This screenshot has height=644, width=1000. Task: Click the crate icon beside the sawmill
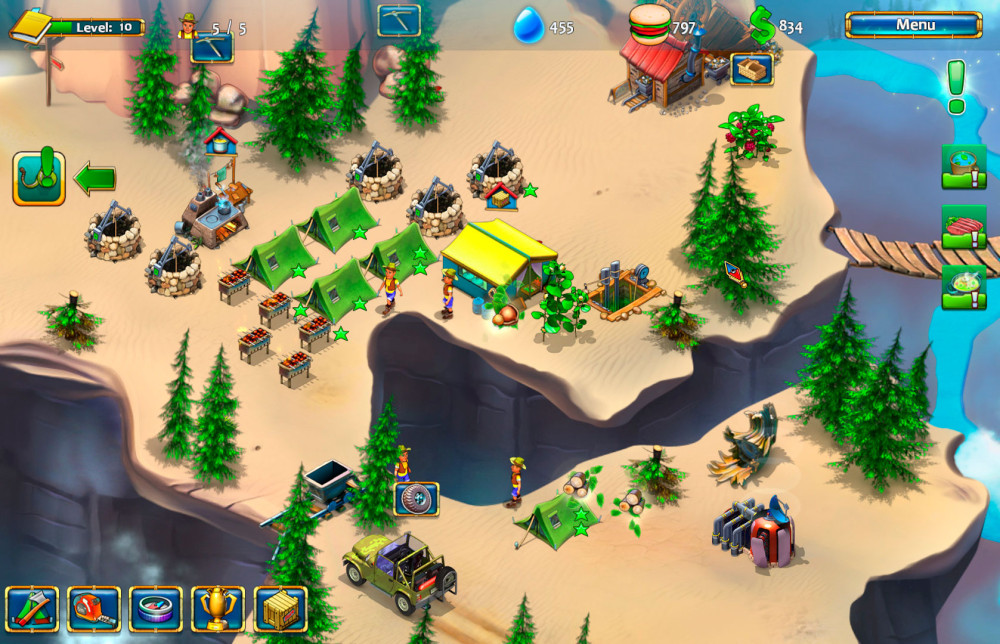[x=751, y=69]
